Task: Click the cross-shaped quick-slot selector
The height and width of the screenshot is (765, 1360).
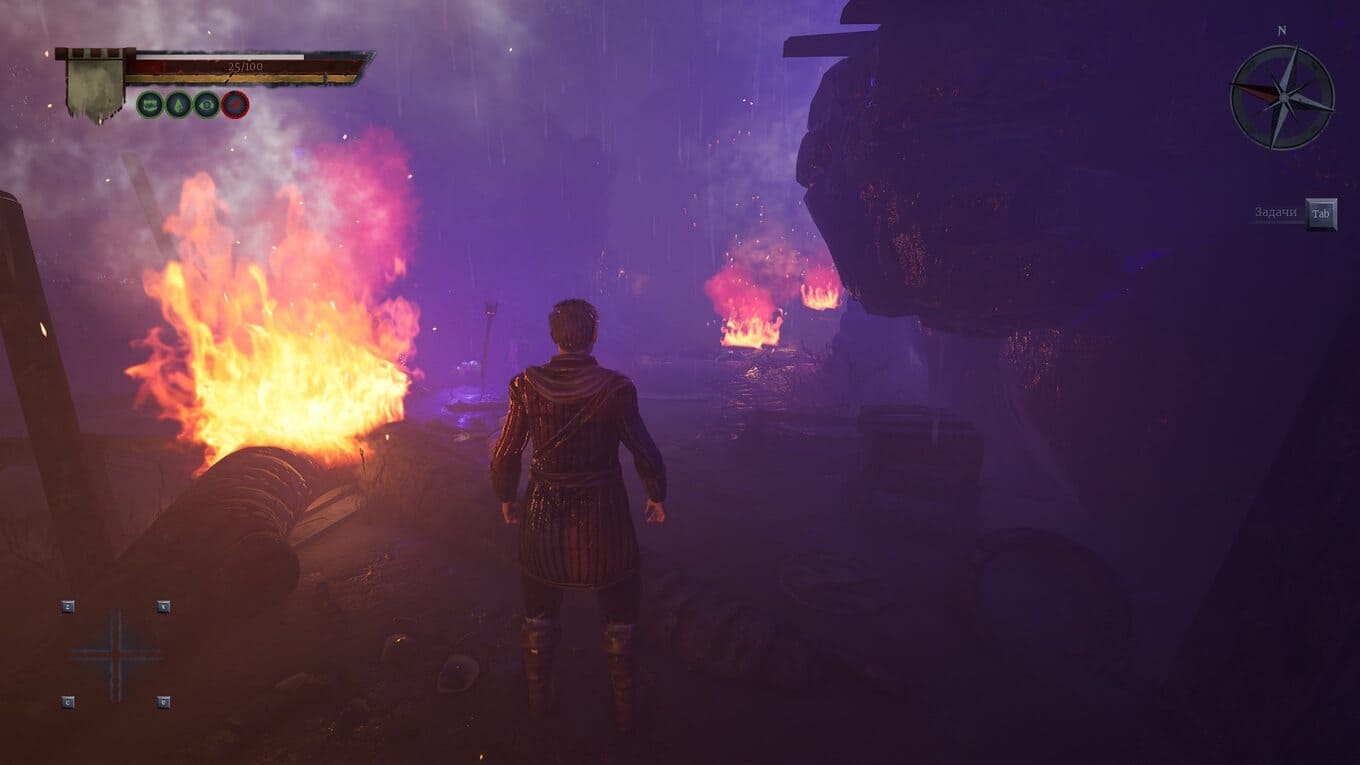Action: pos(116,655)
